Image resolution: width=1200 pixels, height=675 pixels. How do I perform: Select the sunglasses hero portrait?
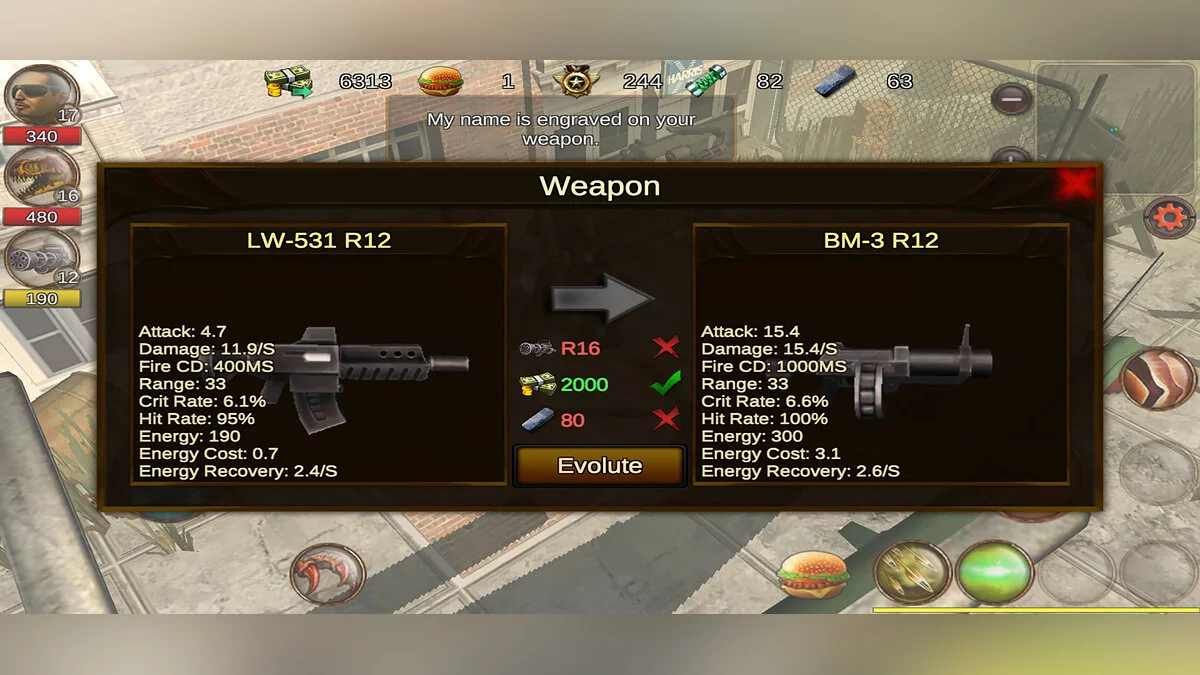click(41, 96)
